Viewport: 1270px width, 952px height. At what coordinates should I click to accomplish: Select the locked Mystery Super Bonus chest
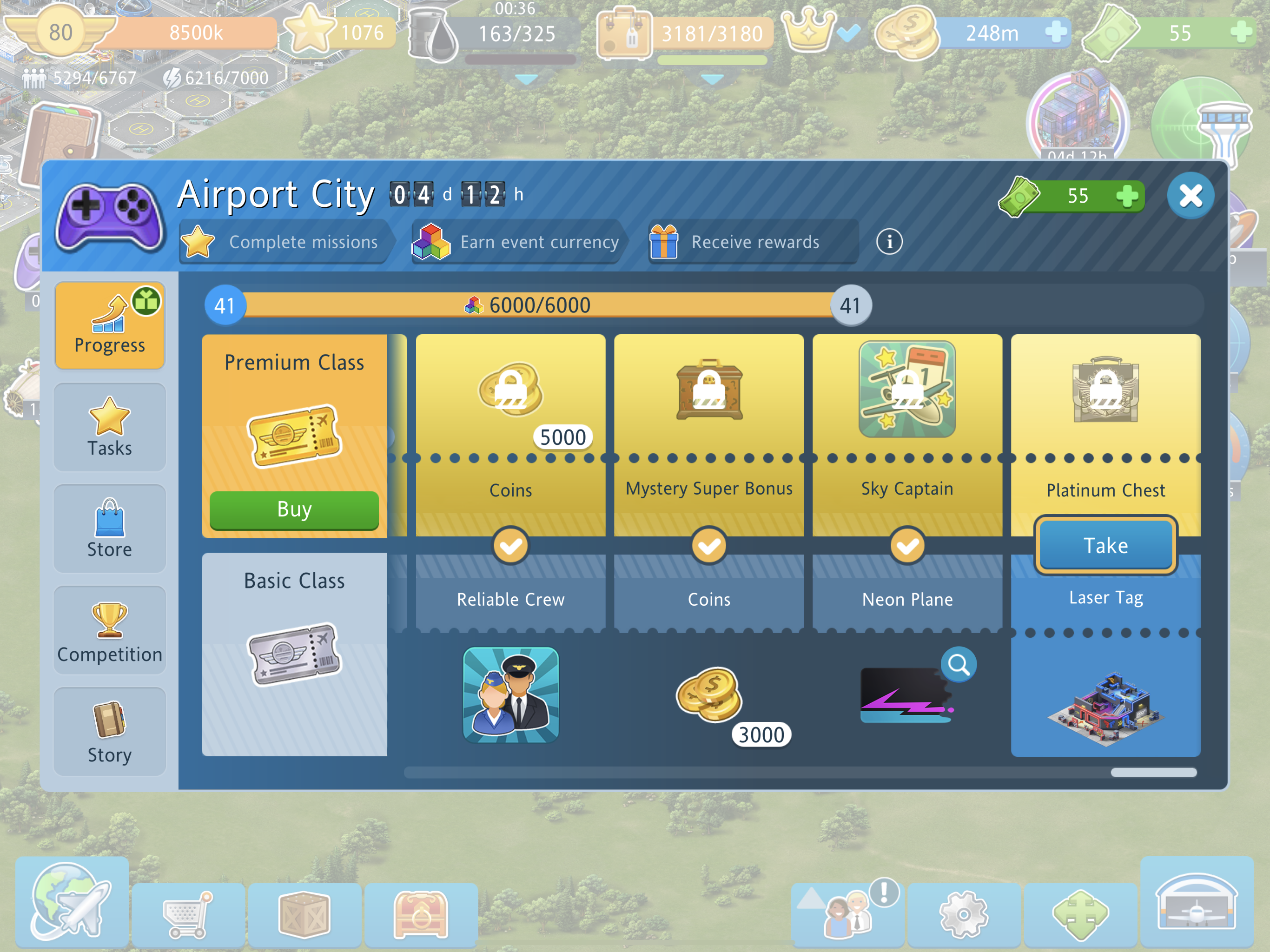coord(709,390)
